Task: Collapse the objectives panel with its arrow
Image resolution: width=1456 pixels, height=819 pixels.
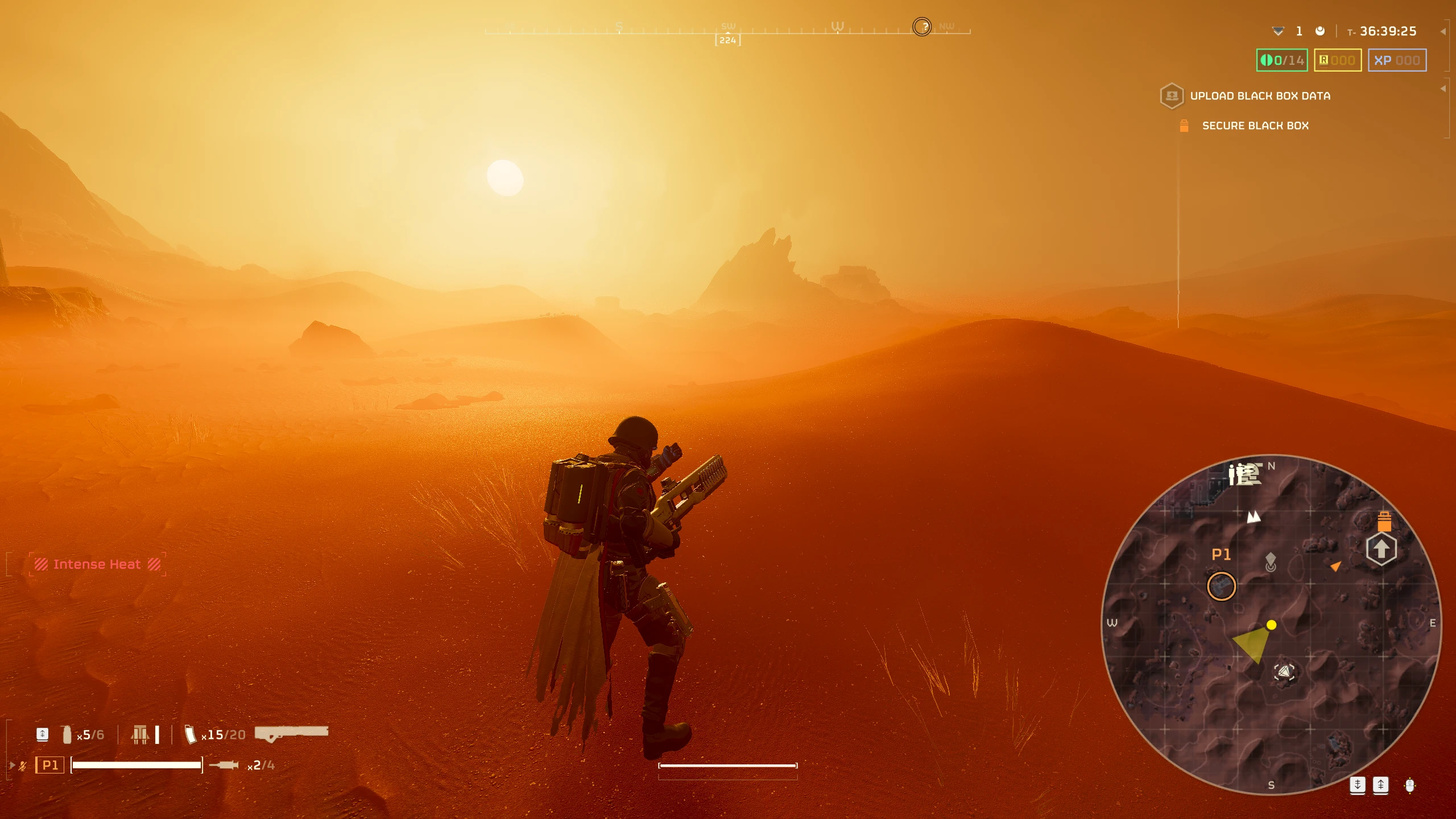Action: (1443, 89)
